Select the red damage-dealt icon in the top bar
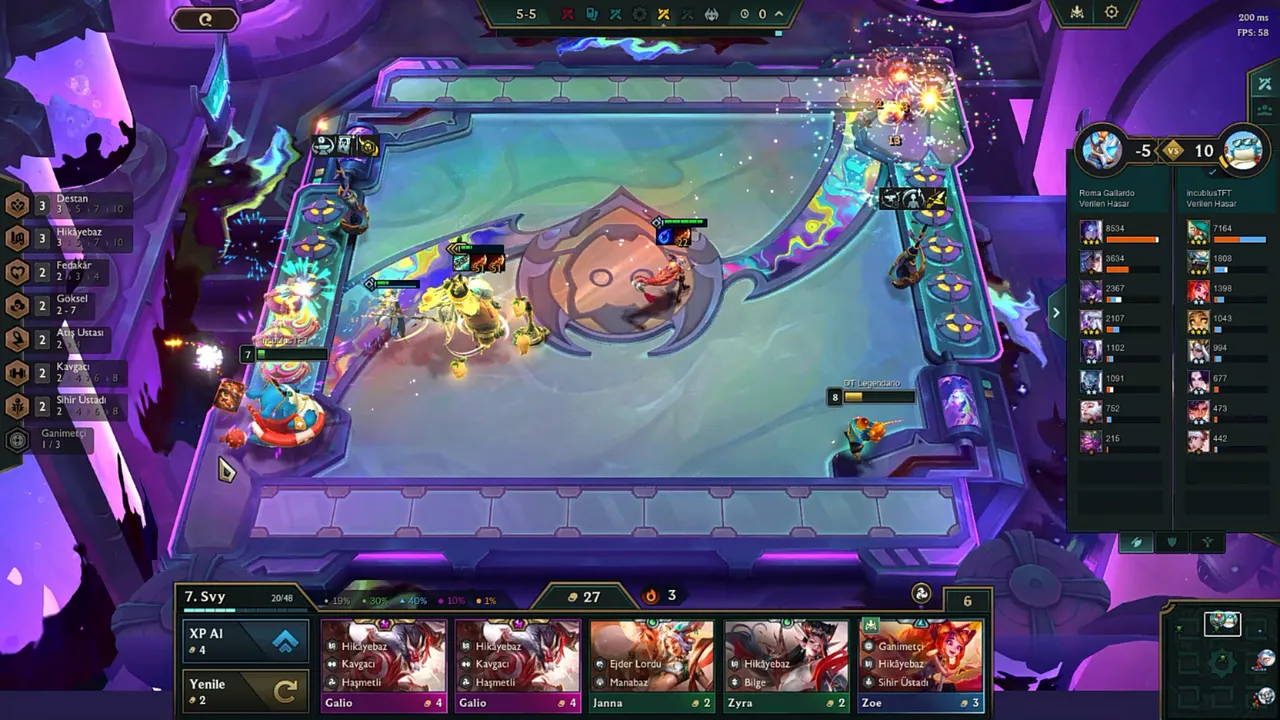The width and height of the screenshot is (1280, 720). click(568, 14)
